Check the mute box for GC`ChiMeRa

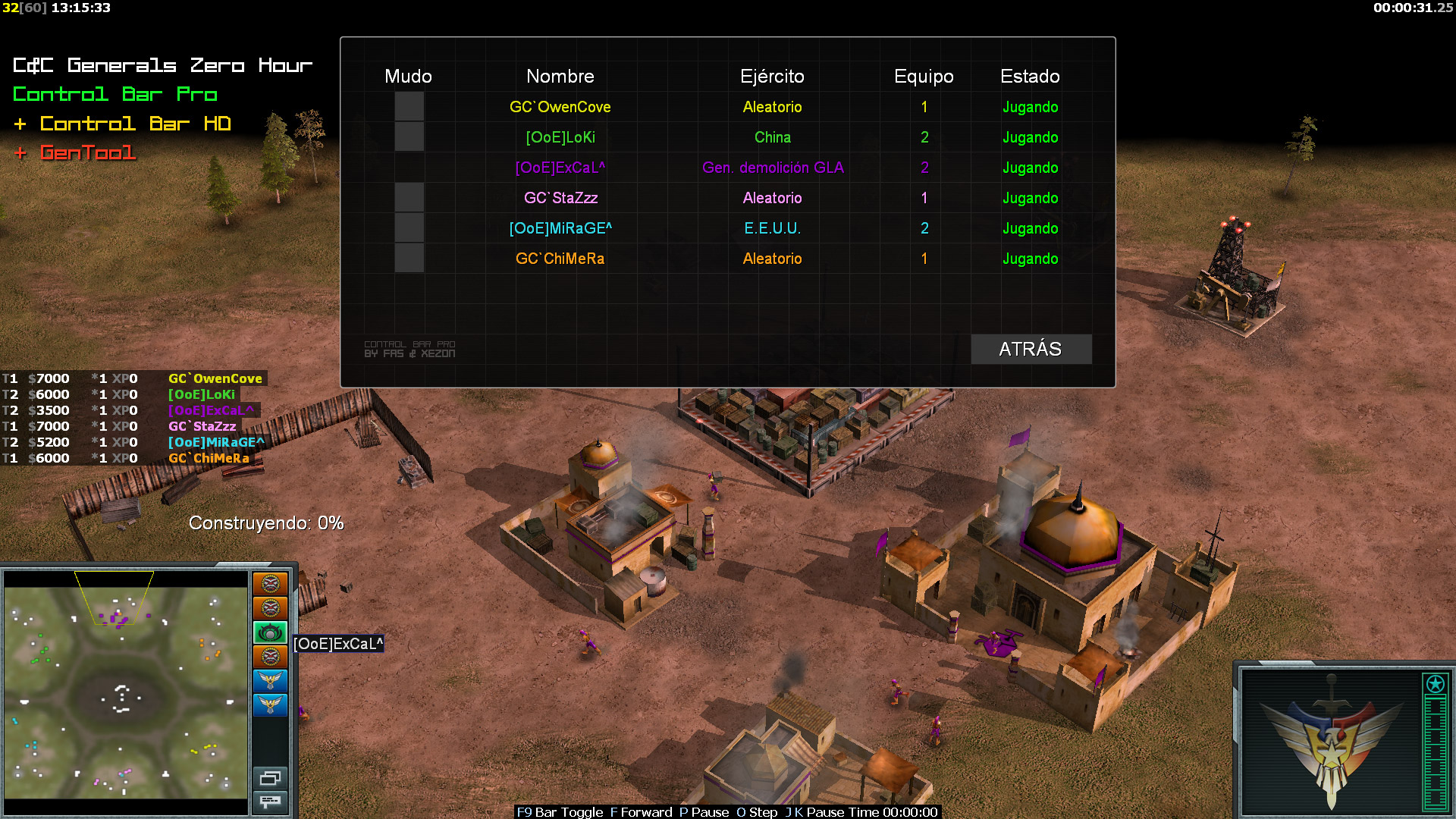[409, 259]
